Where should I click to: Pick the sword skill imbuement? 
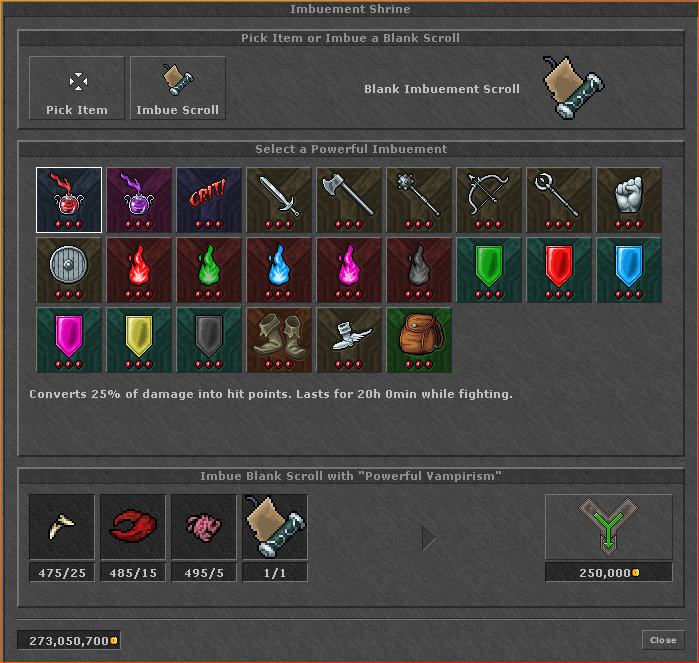[x=279, y=199]
